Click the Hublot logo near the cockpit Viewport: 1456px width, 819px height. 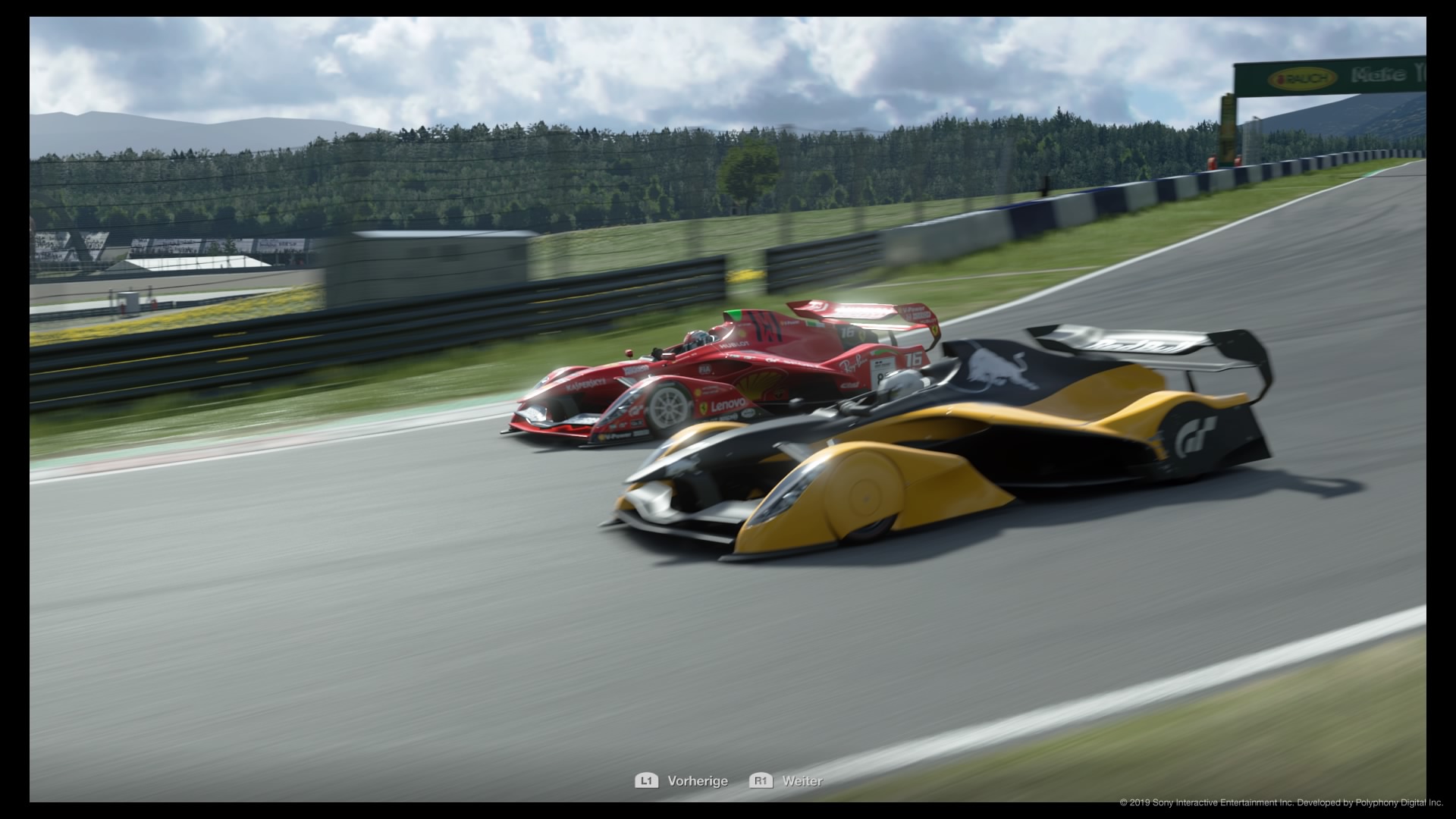[x=733, y=345]
